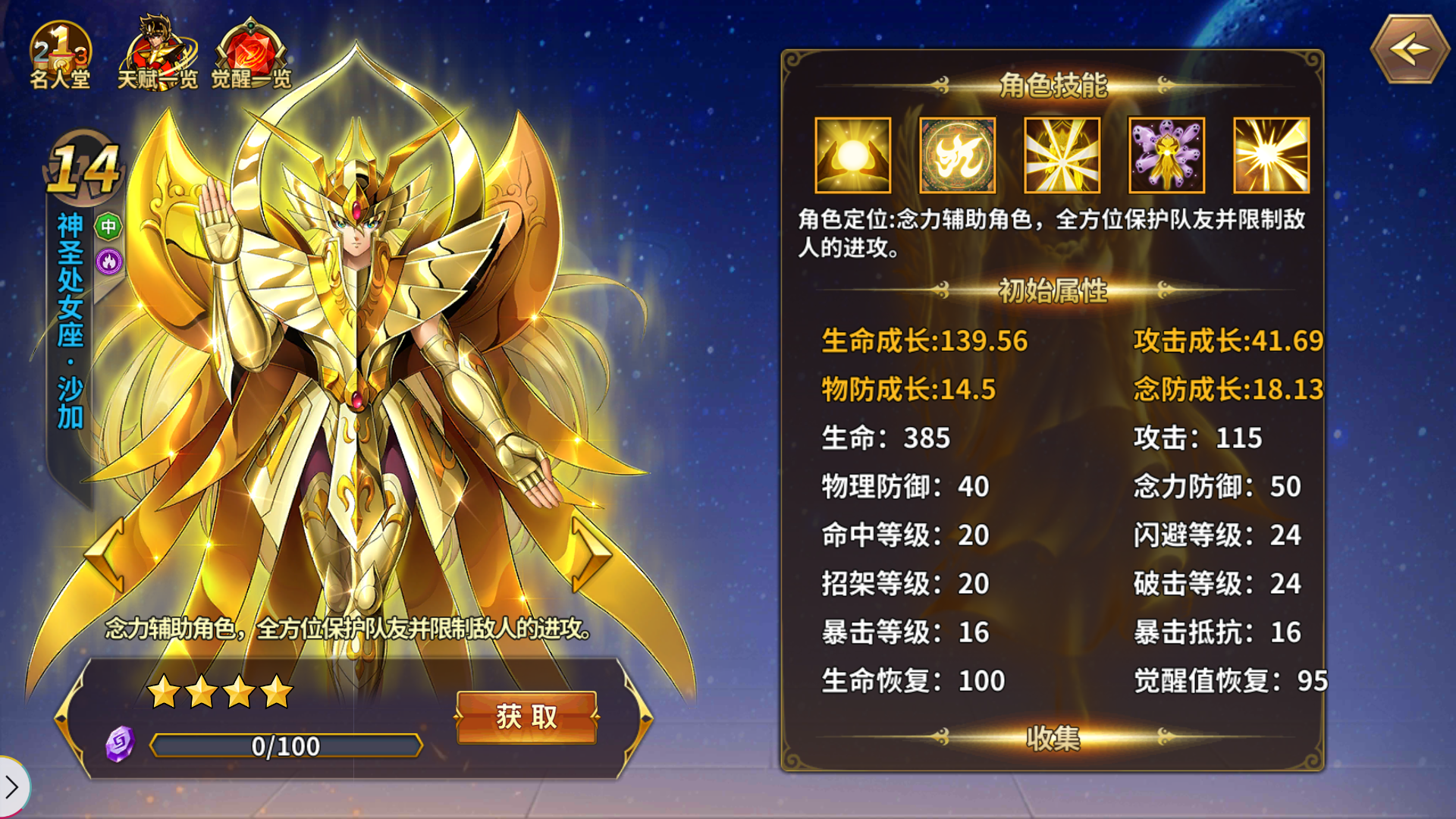Click the 0/100 shard progress bar
The height and width of the screenshot is (819, 1456).
(x=287, y=746)
